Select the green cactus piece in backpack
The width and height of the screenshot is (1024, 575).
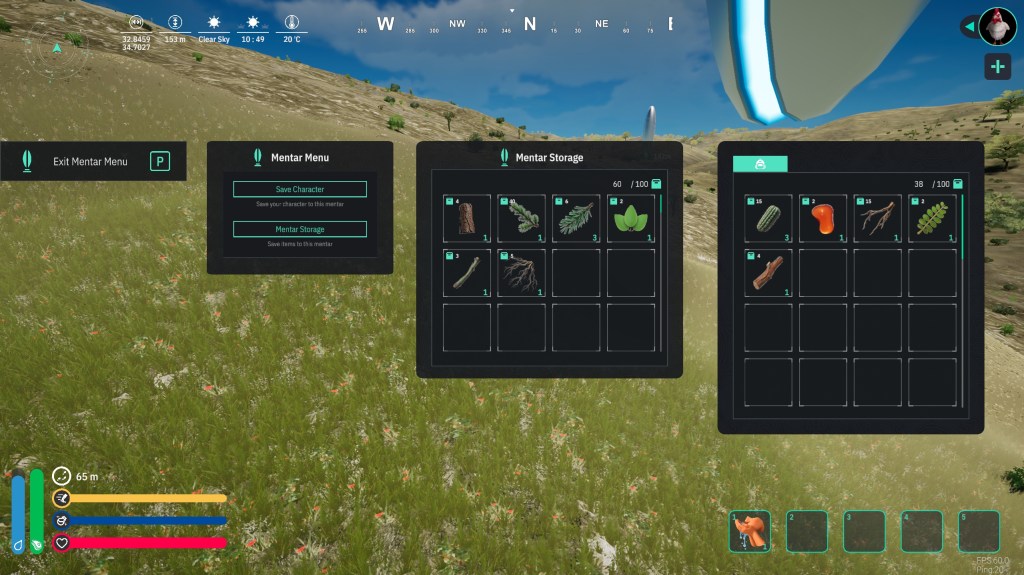[768, 218]
